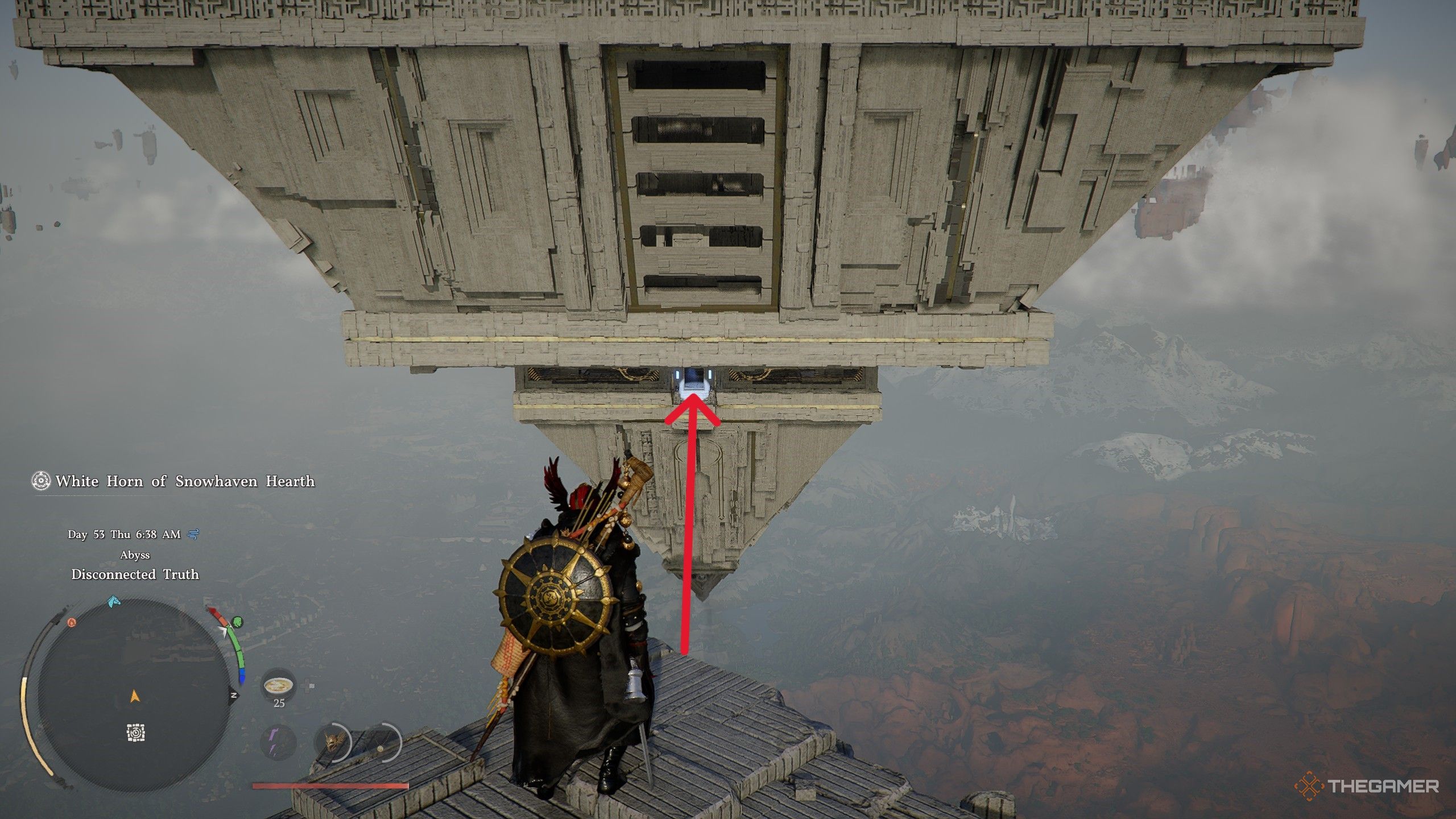Click the orange flame marker on minimap
Image resolution: width=1456 pixels, height=819 pixels.
tap(72, 623)
